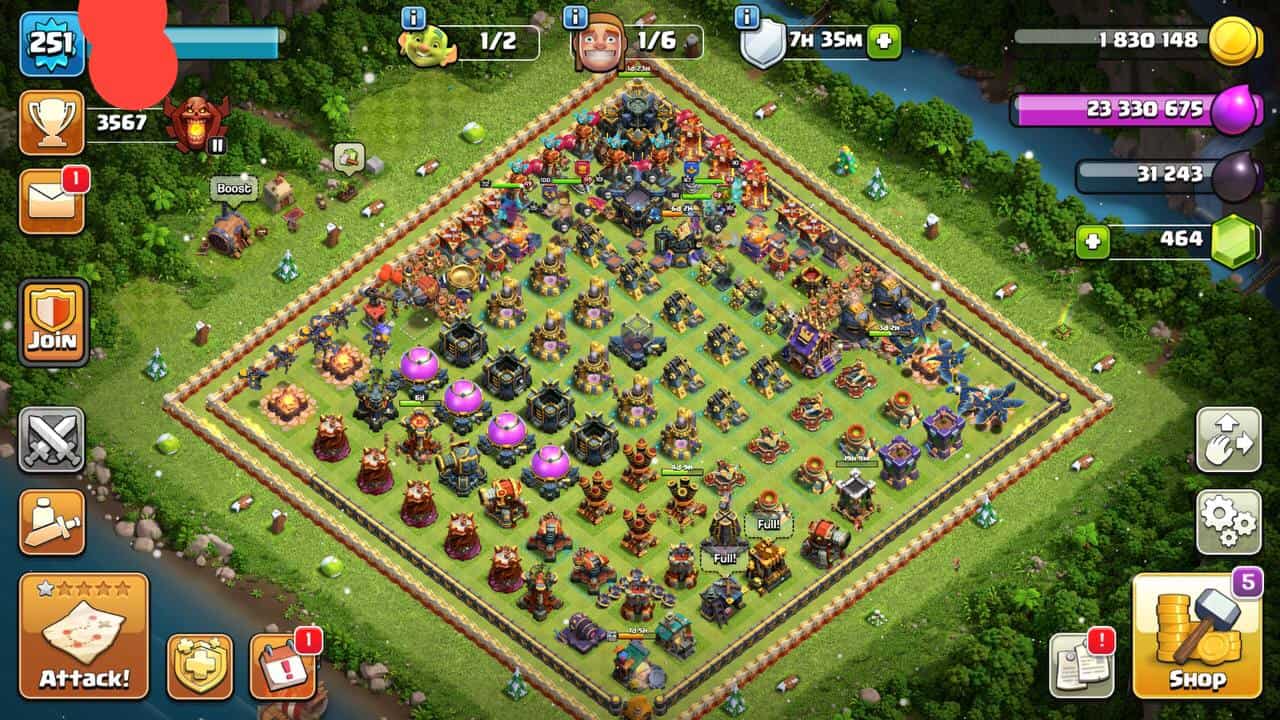Image resolution: width=1280 pixels, height=720 pixels.
Task: Show info for available builders
Action: (575, 17)
